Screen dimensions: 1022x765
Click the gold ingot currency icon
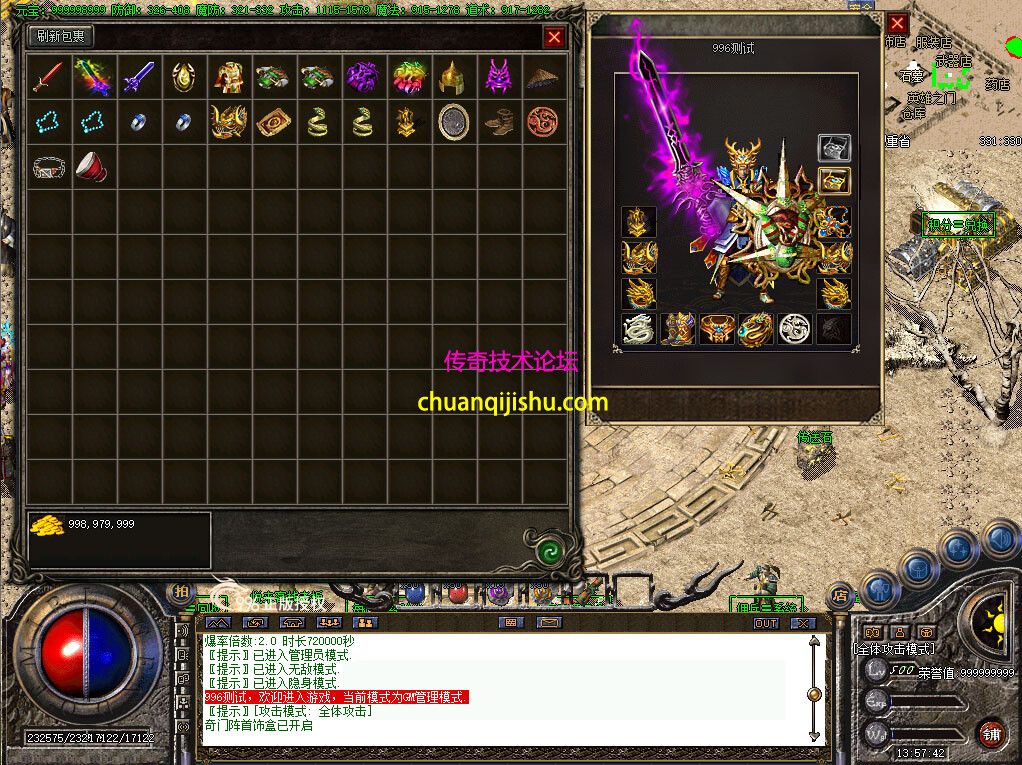[x=46, y=525]
